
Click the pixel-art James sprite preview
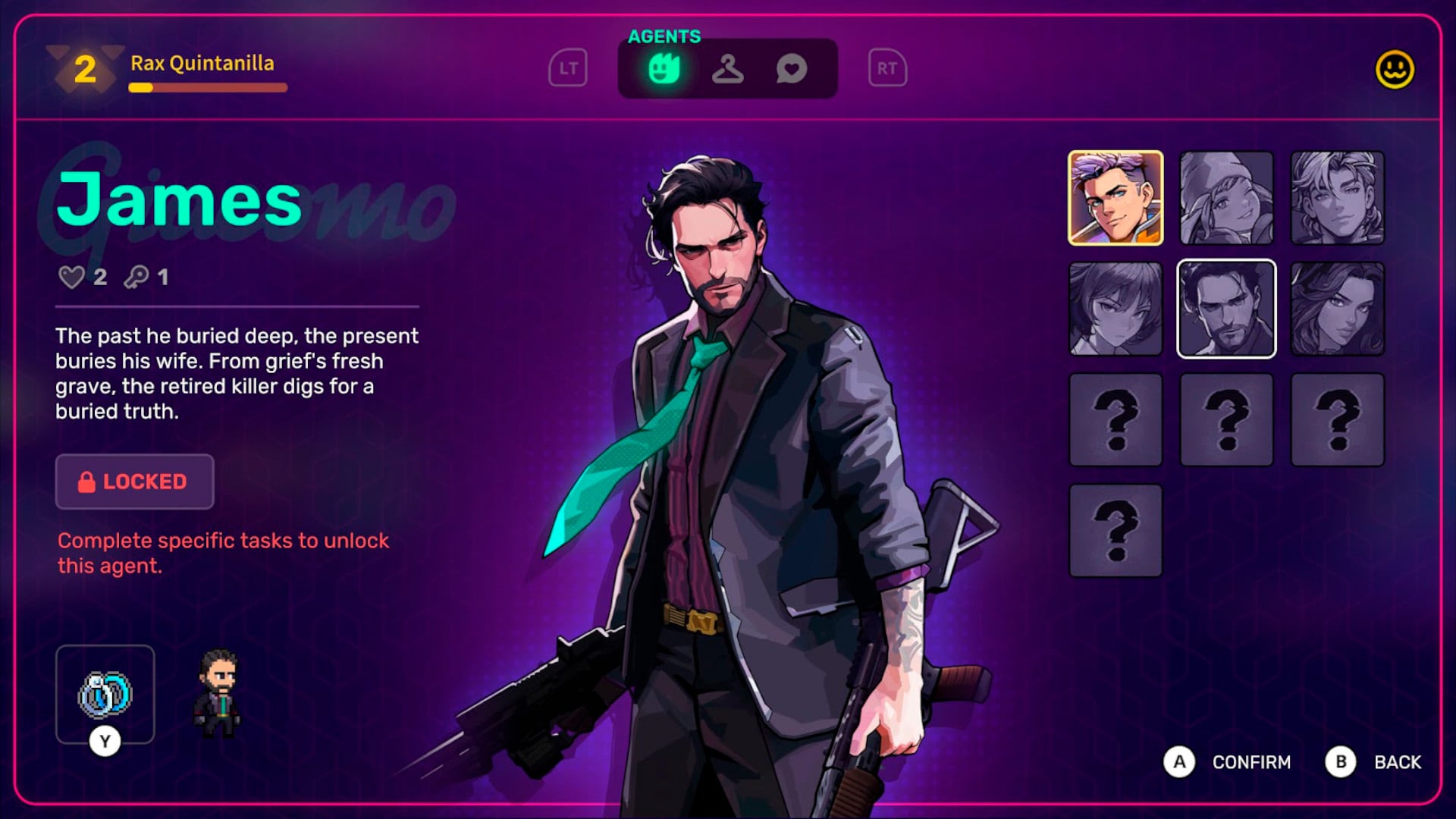pos(218,694)
